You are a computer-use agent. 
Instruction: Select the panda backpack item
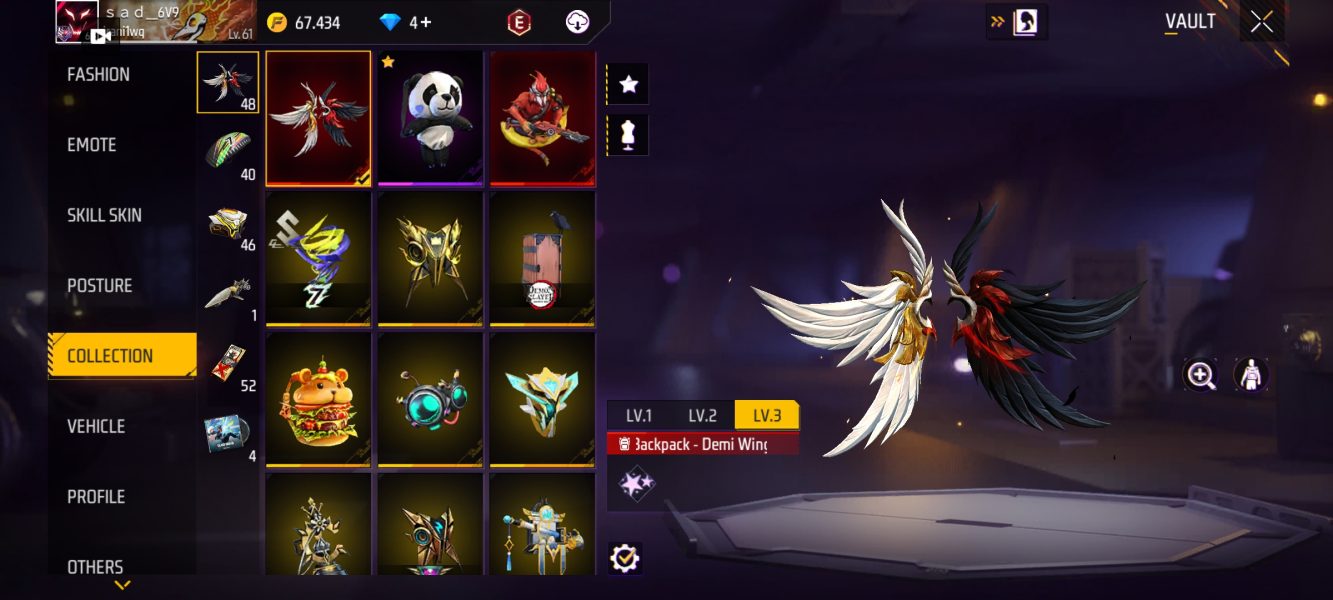[x=430, y=118]
